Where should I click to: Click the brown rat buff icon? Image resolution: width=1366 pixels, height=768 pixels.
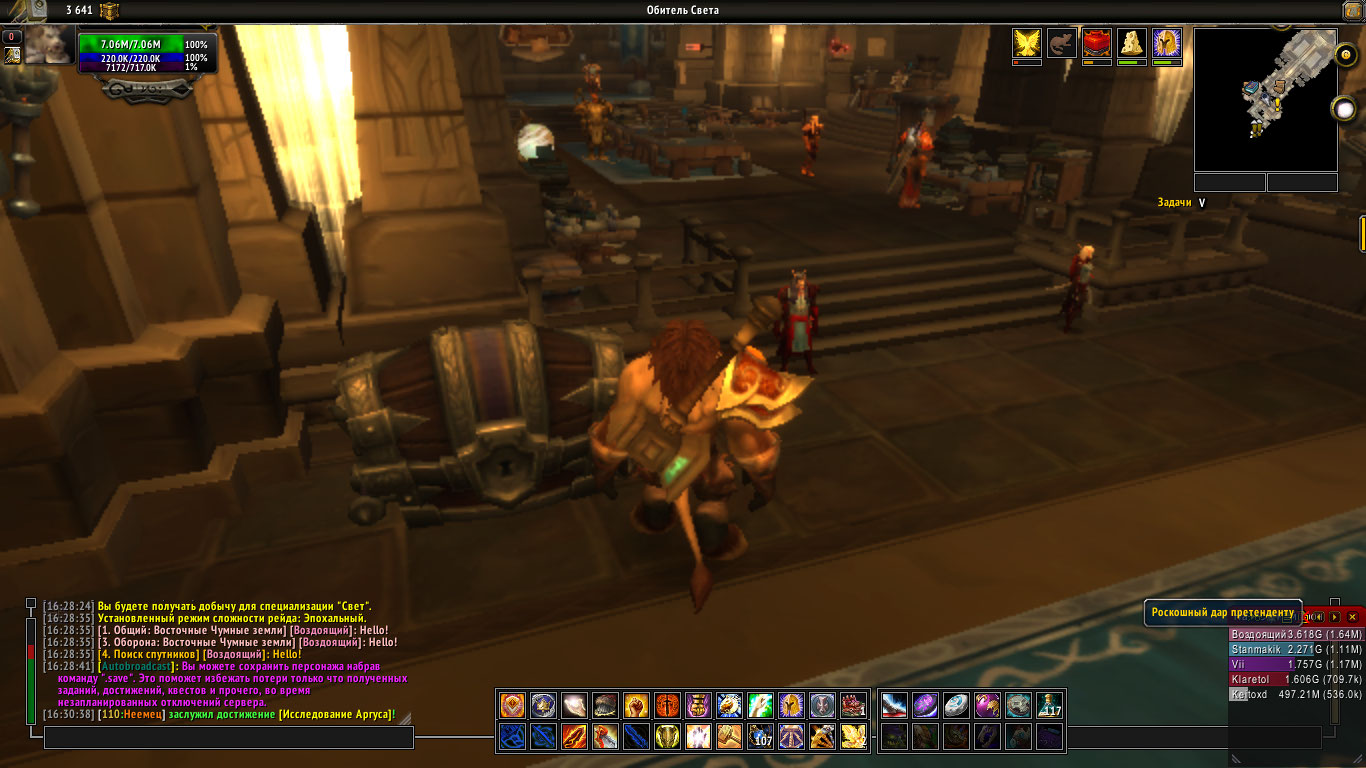(x=1062, y=42)
